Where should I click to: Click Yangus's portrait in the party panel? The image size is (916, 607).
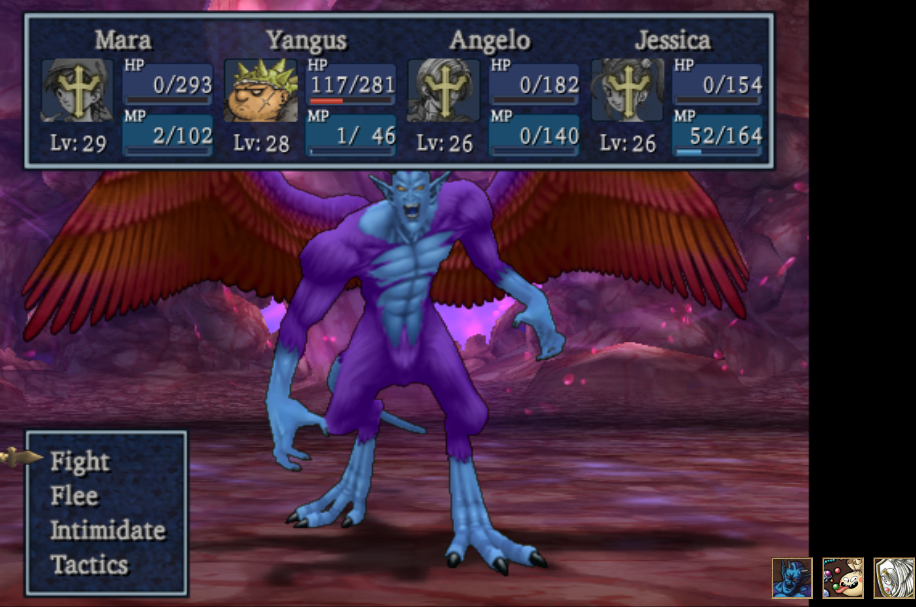click(x=260, y=91)
